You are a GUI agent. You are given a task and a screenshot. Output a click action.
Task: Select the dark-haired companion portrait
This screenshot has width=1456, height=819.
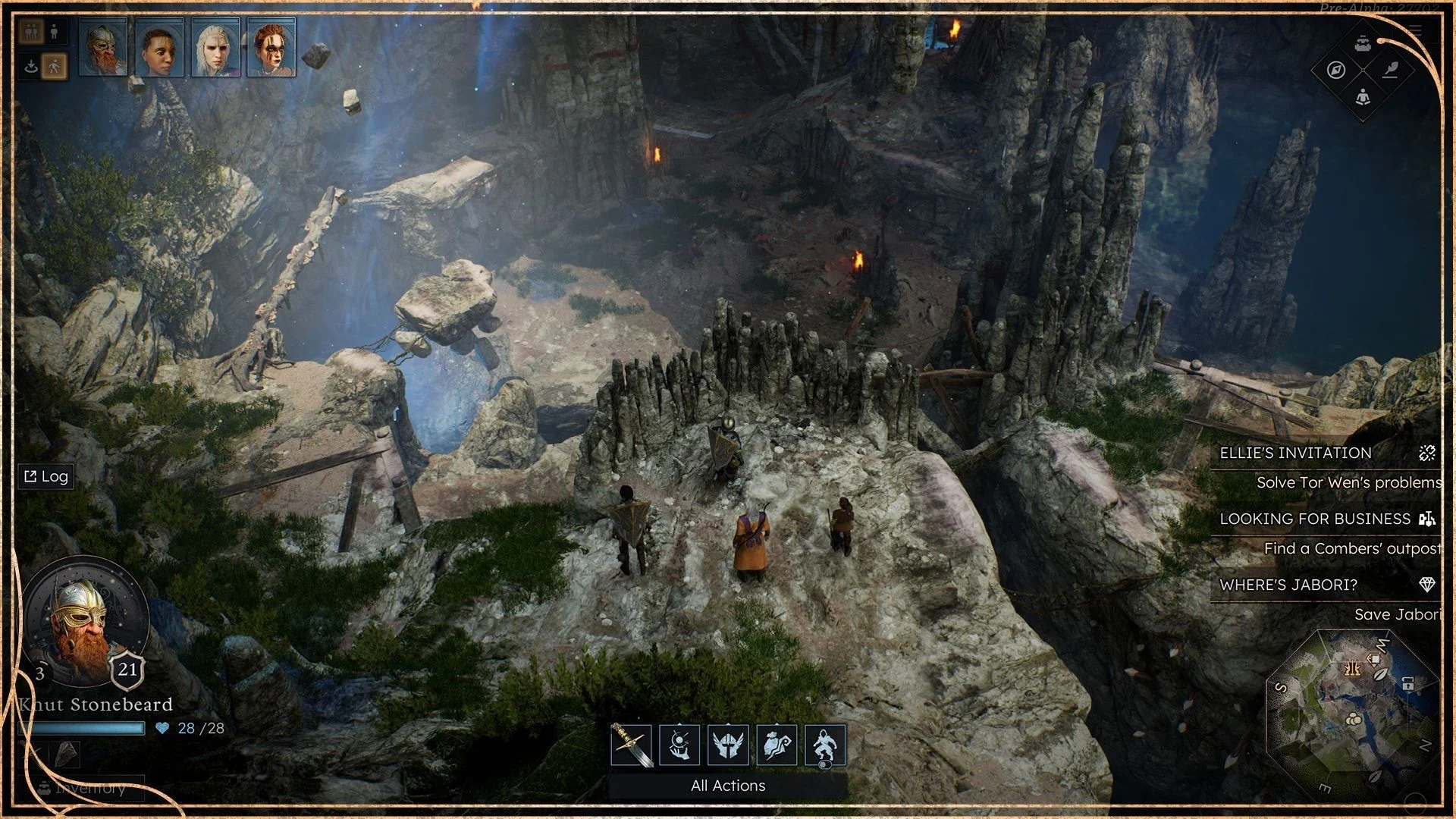coord(159,48)
